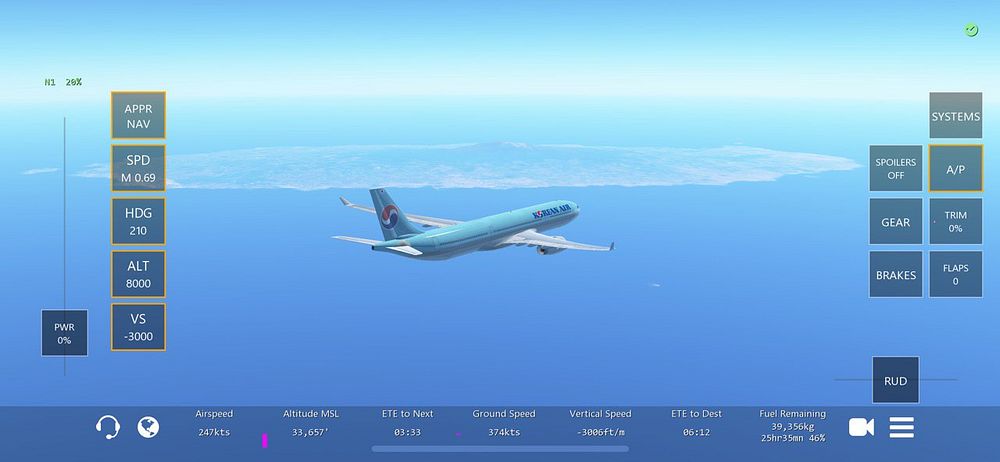Open the SYSTEMS panel
The height and width of the screenshot is (462, 1000).
point(955,116)
